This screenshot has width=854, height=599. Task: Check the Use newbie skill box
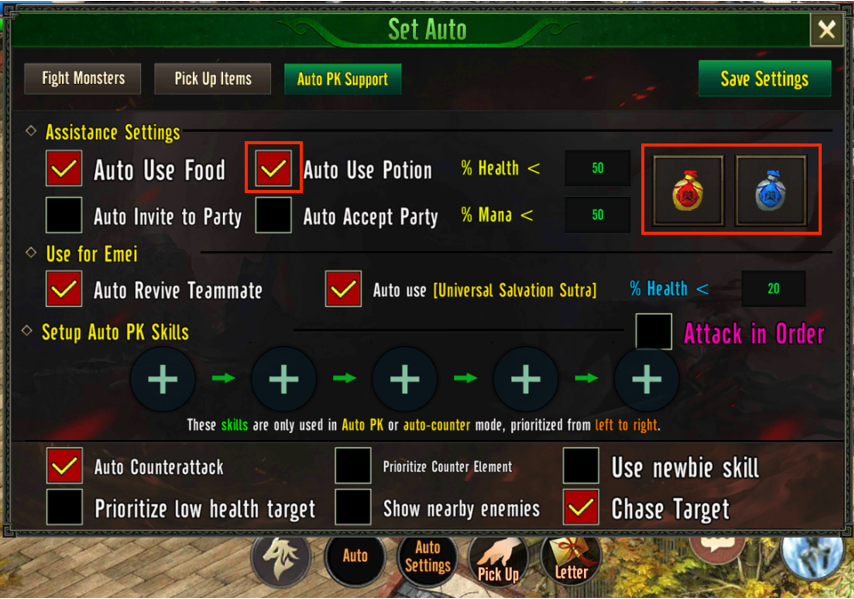(x=581, y=466)
